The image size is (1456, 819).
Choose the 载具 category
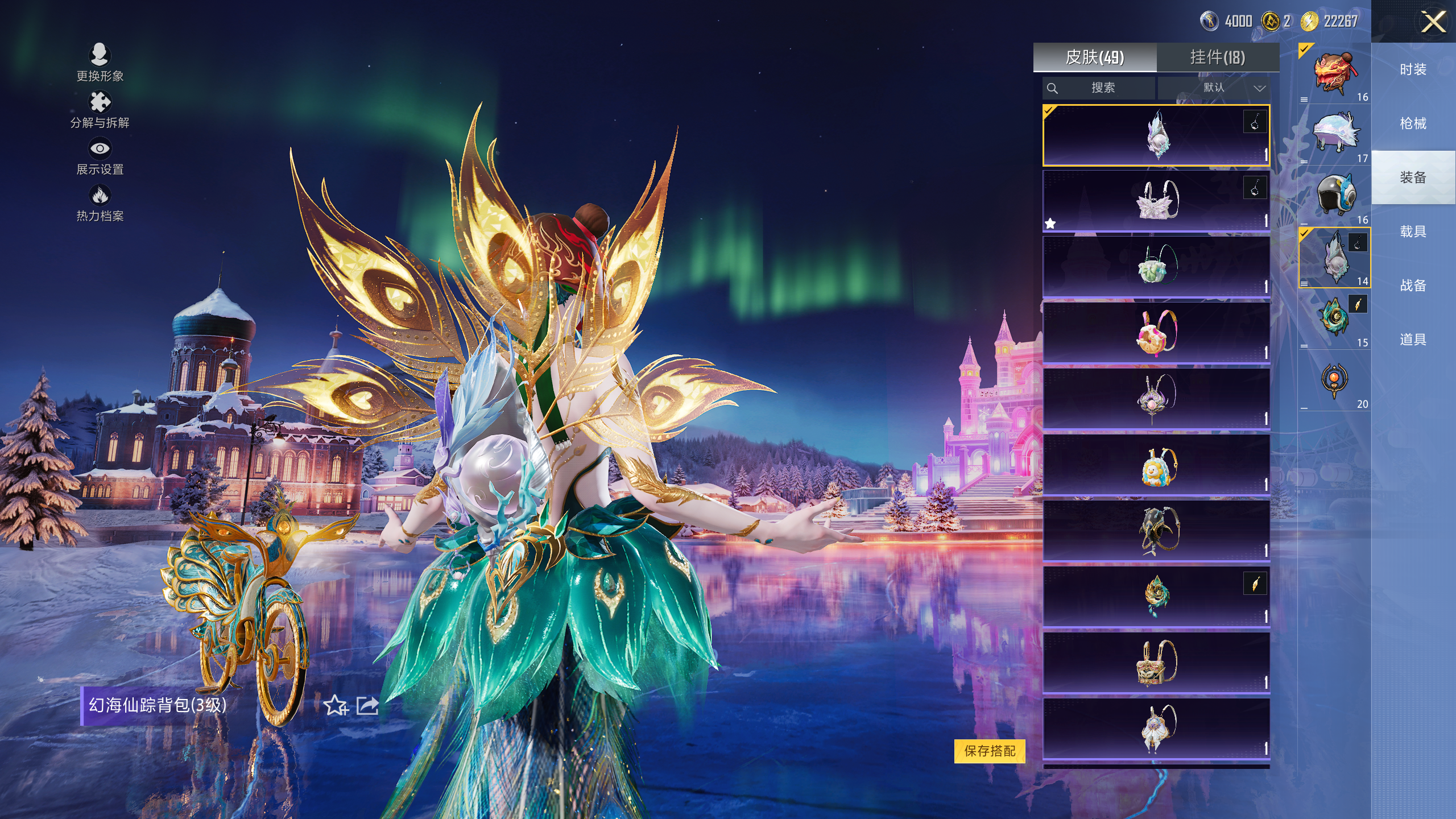coord(1413,231)
